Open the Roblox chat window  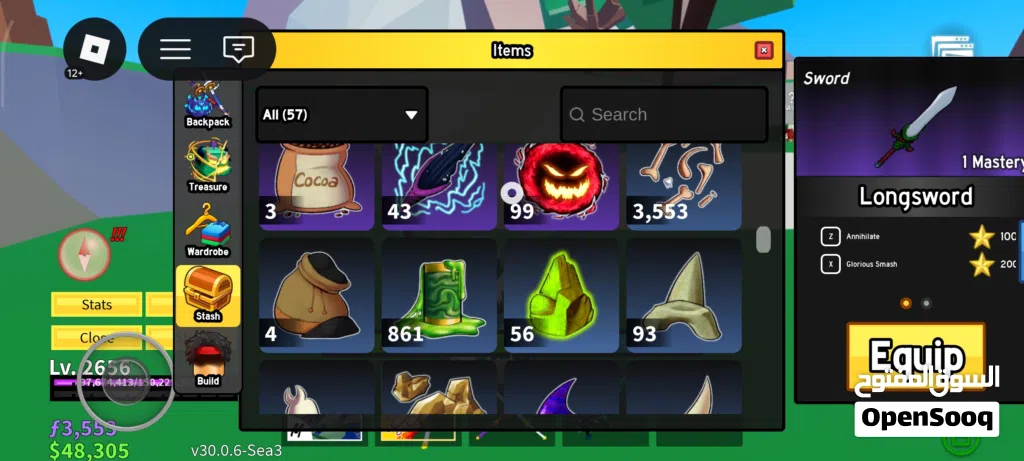(237, 49)
